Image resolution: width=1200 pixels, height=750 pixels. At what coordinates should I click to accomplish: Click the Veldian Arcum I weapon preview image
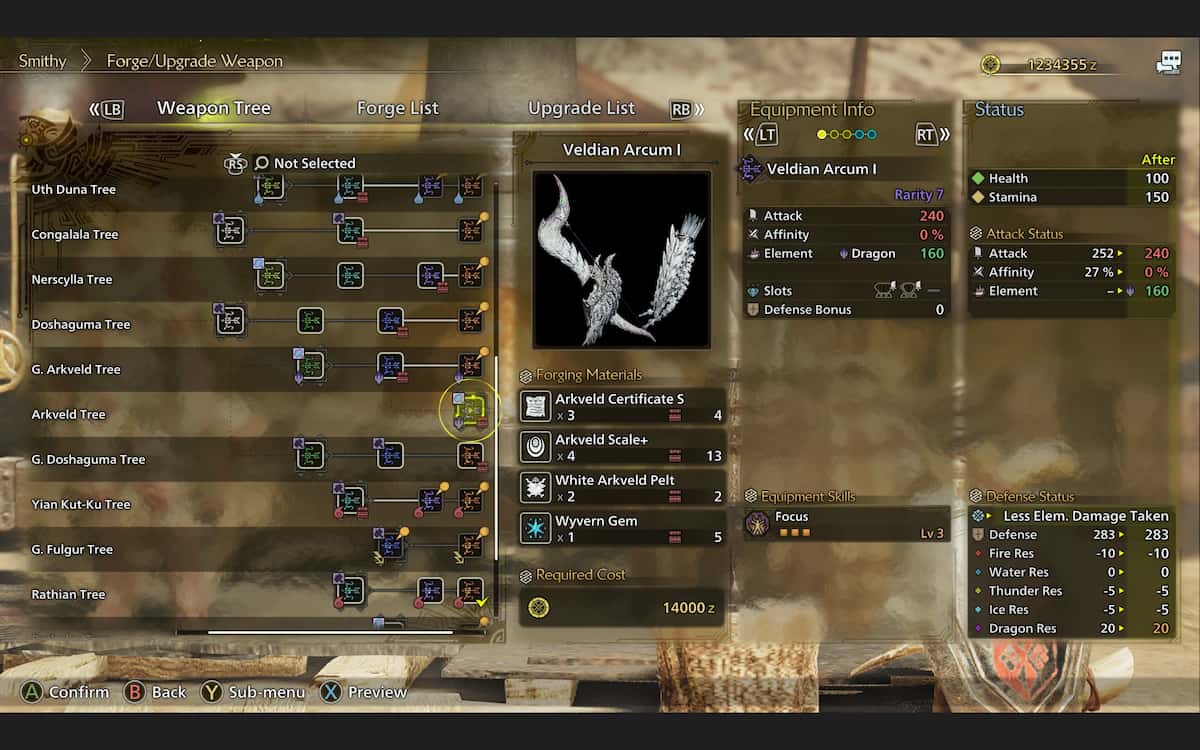click(621, 259)
